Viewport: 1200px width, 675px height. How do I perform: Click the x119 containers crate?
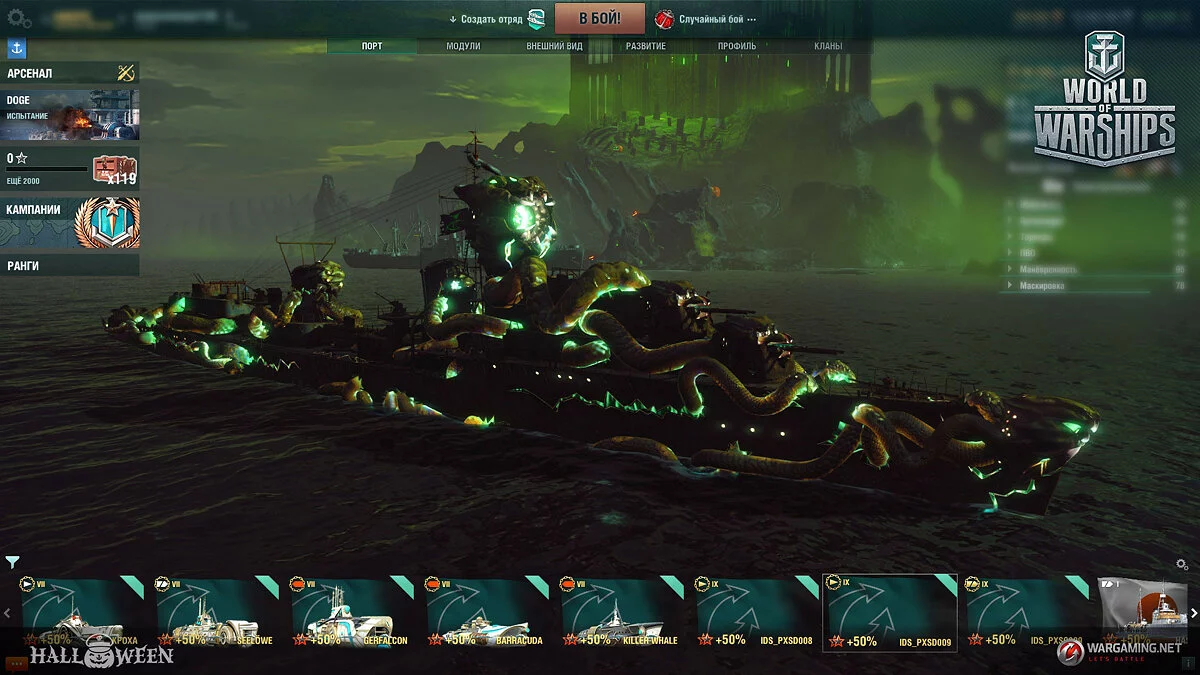115,170
